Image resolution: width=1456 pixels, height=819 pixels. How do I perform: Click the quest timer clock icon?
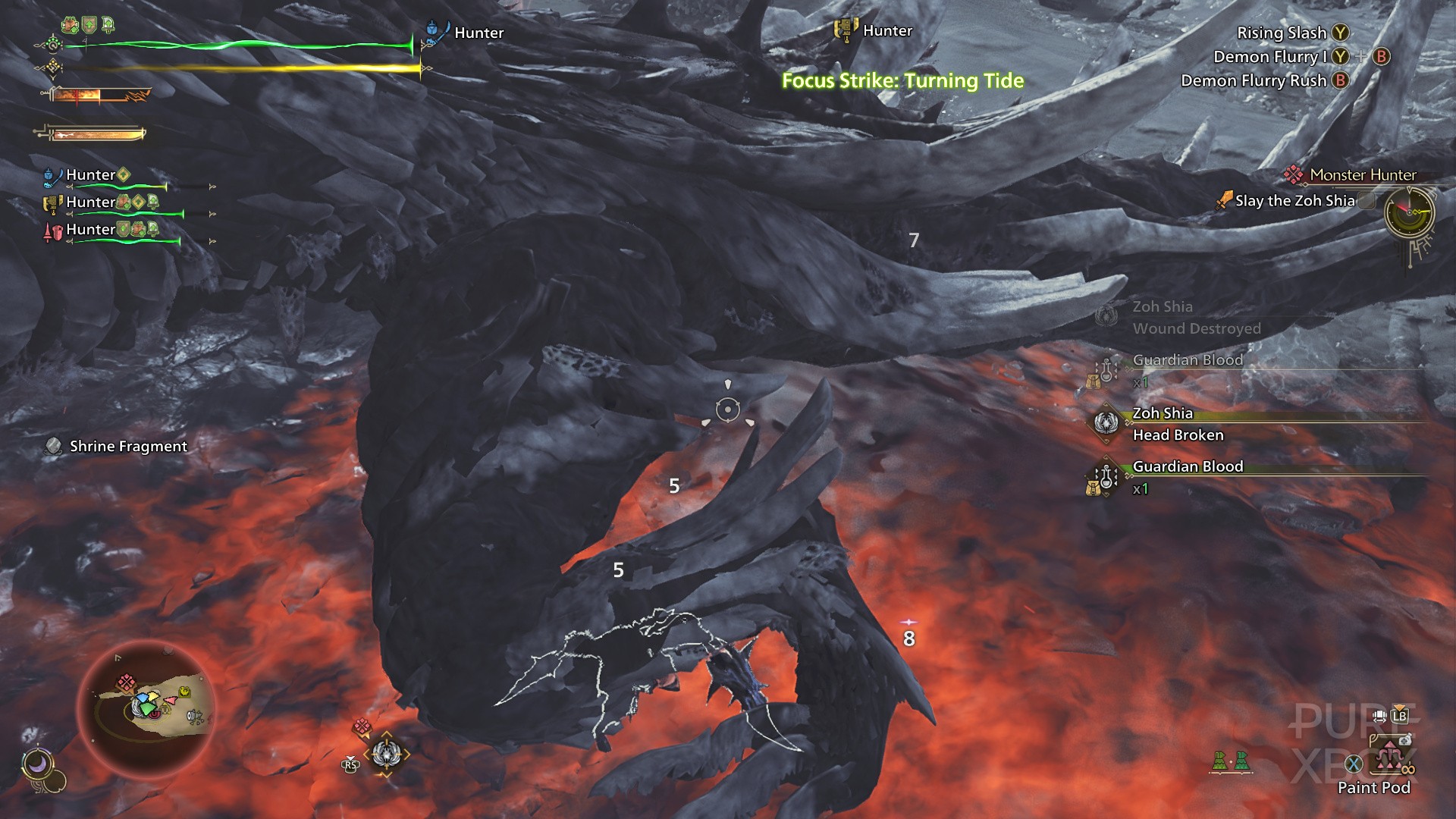click(1409, 212)
